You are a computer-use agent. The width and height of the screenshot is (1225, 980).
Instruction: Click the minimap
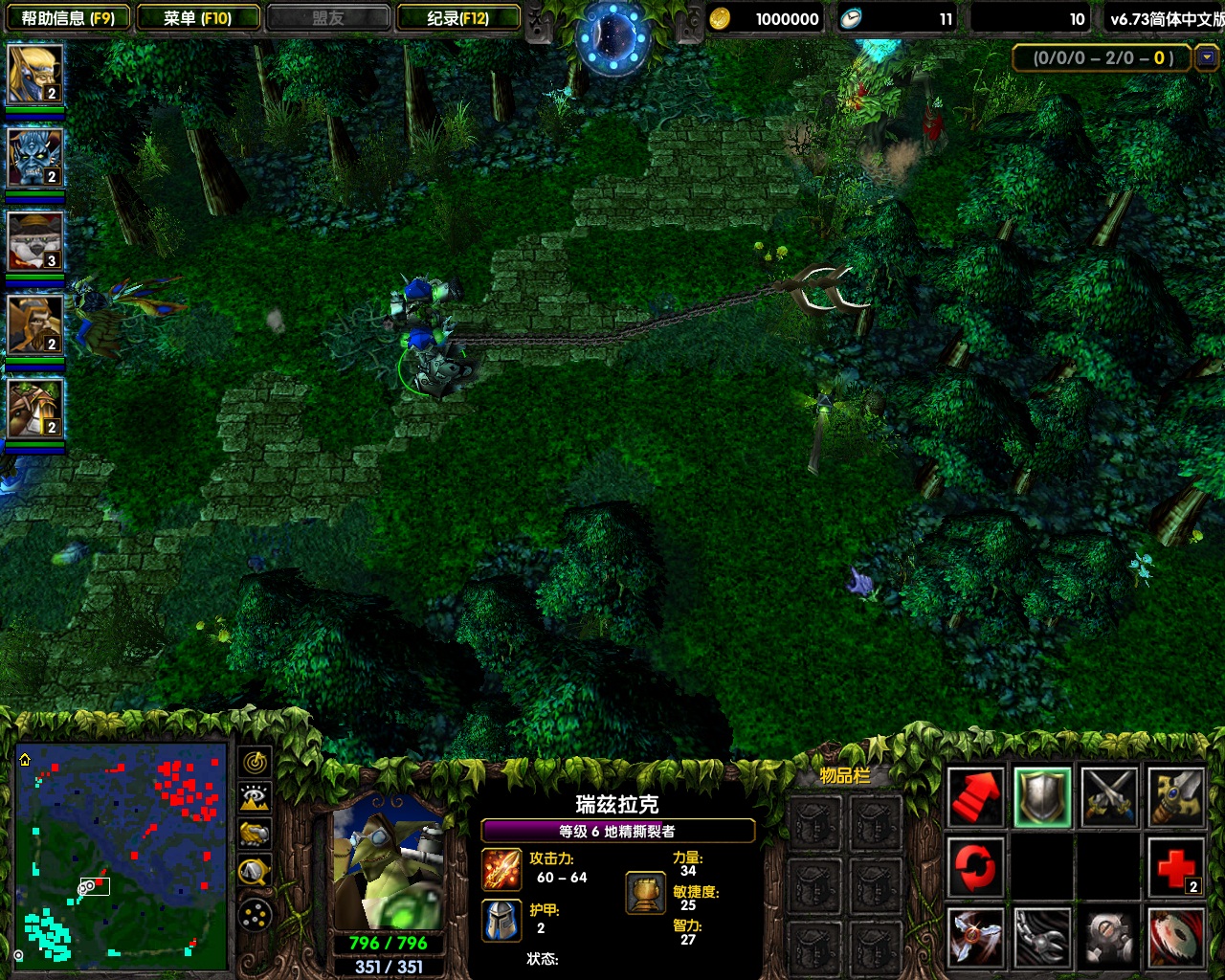coord(122,855)
